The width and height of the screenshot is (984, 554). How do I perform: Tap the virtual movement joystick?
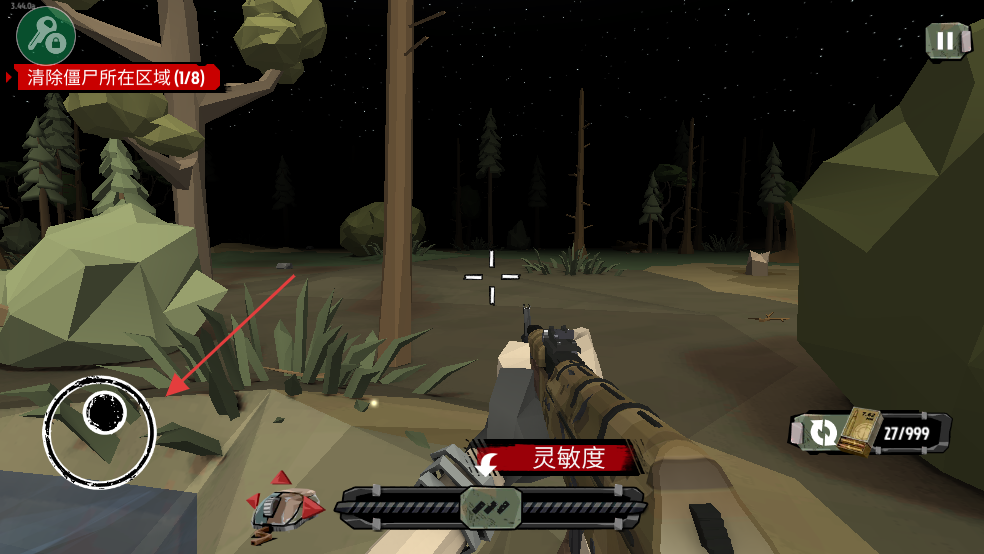coord(101,430)
